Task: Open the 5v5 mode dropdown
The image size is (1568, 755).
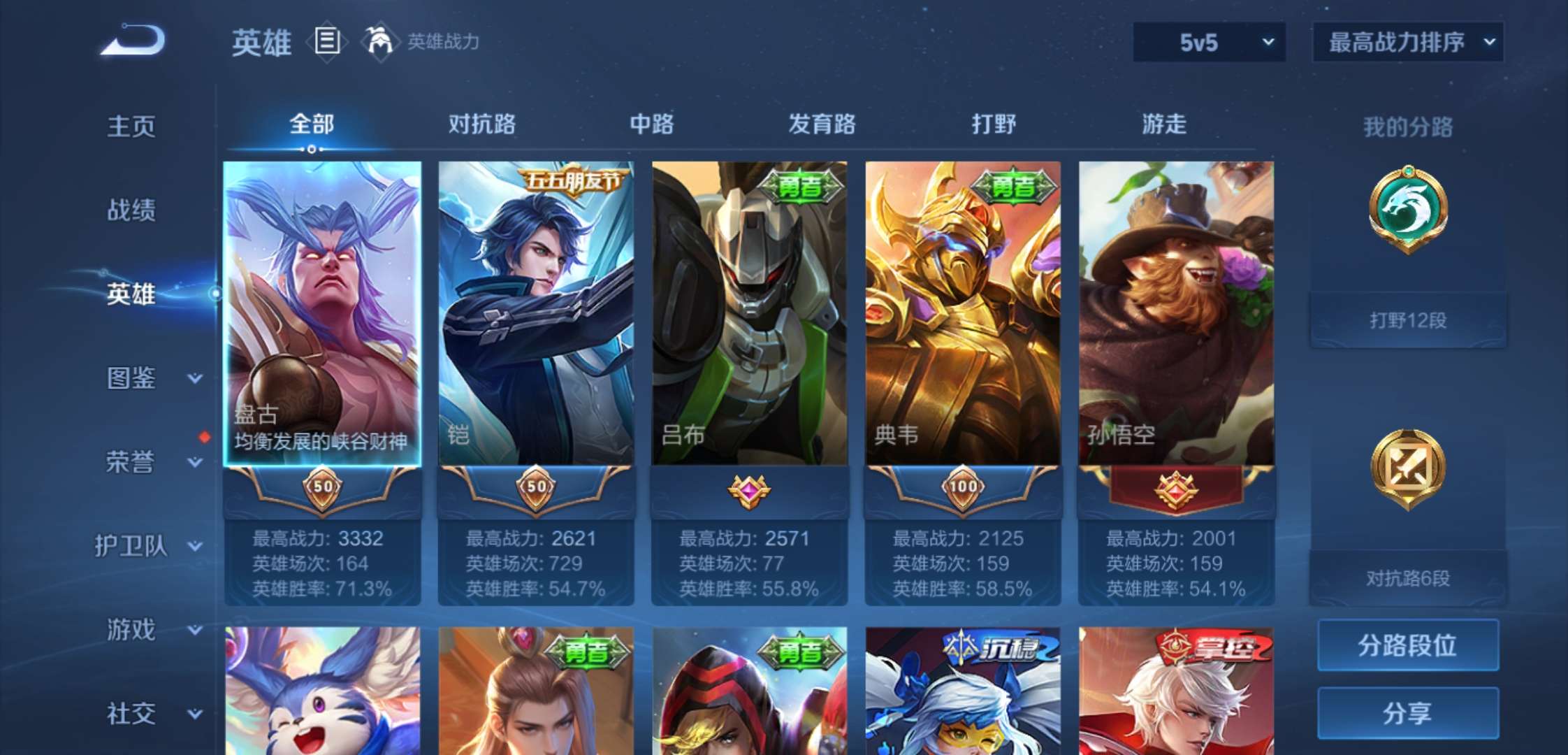Action: pyautogui.click(x=1209, y=42)
